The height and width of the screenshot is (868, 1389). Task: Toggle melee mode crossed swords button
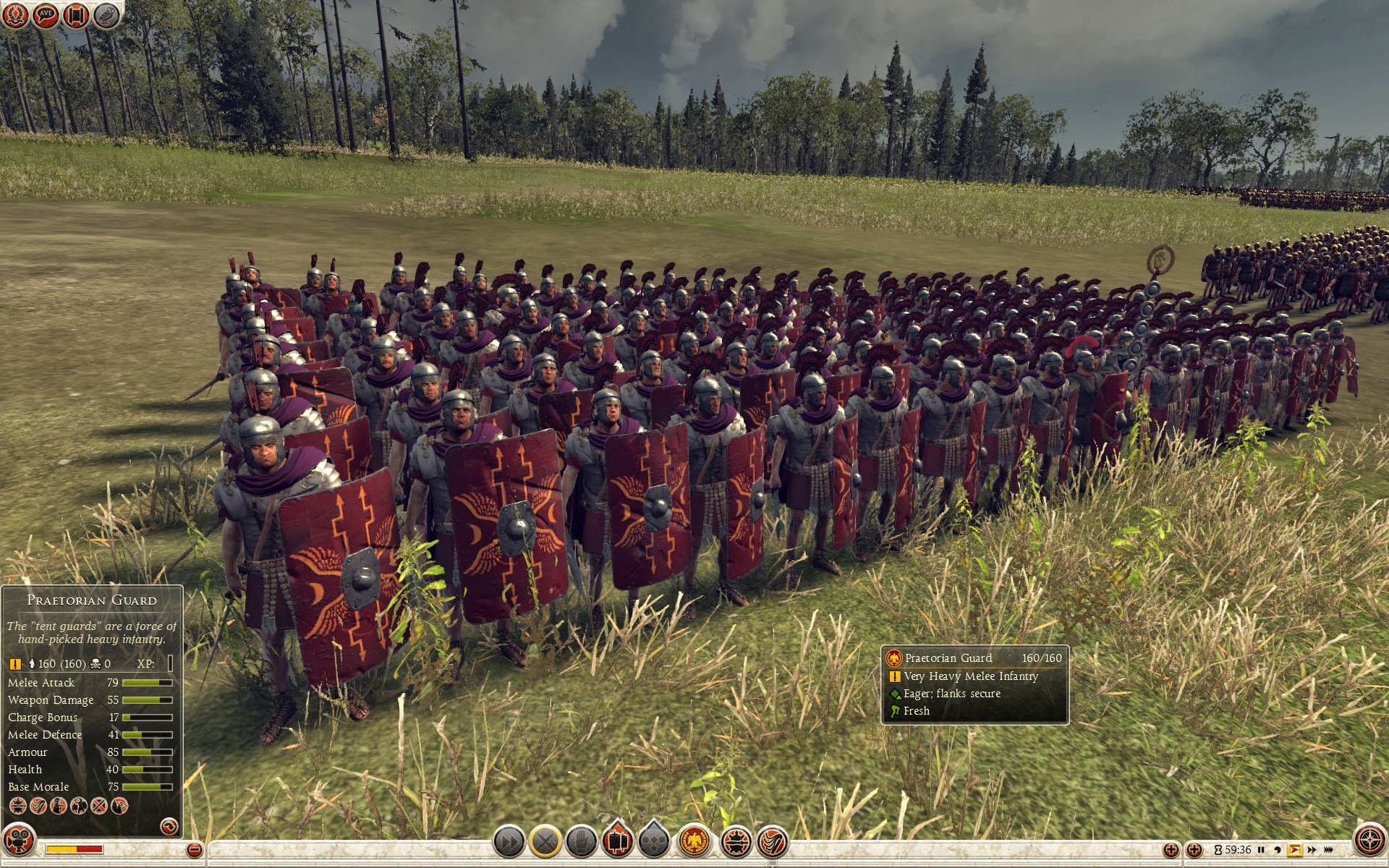point(545,842)
